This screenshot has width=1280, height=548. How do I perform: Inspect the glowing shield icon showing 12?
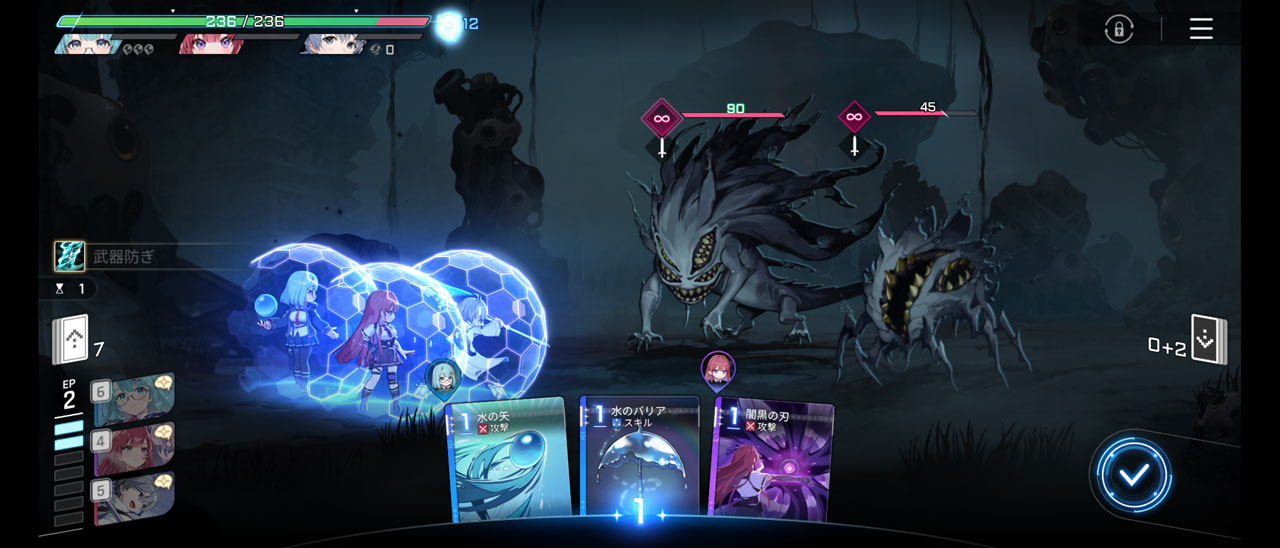click(451, 24)
